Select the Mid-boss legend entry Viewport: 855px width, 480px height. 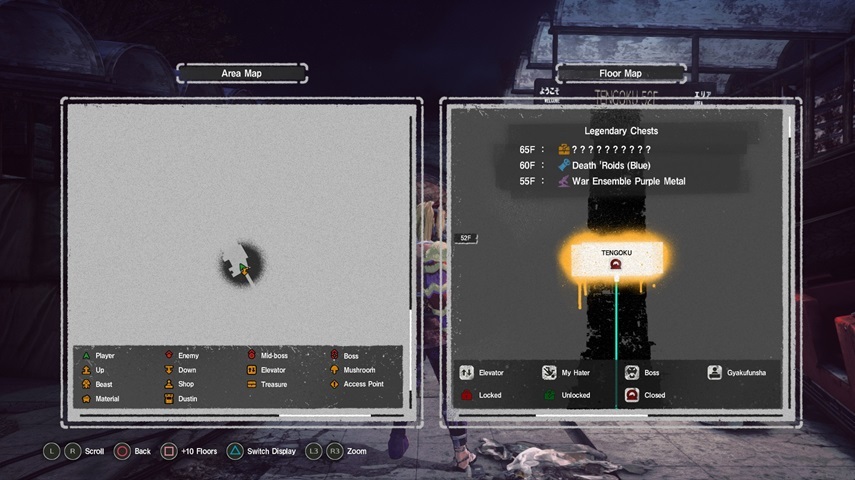pos(267,356)
